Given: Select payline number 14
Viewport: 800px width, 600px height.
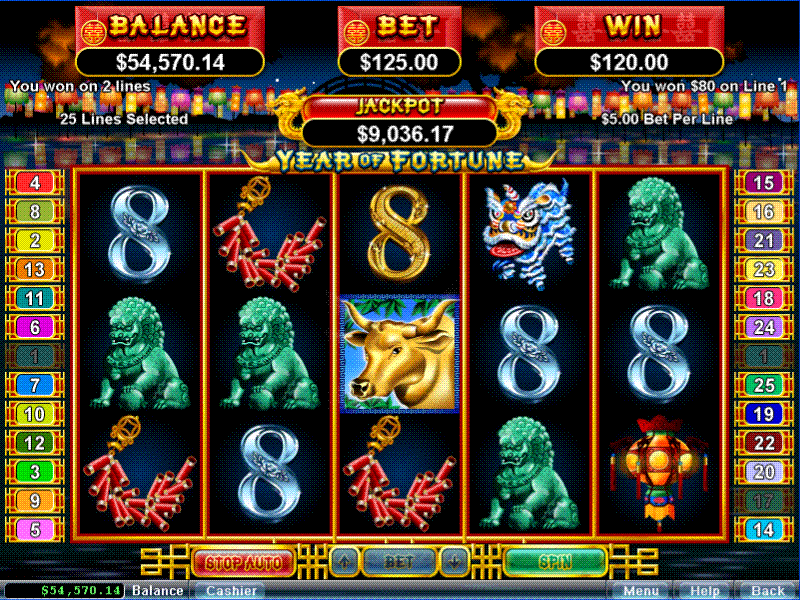Looking at the screenshot, I should pos(763,530).
